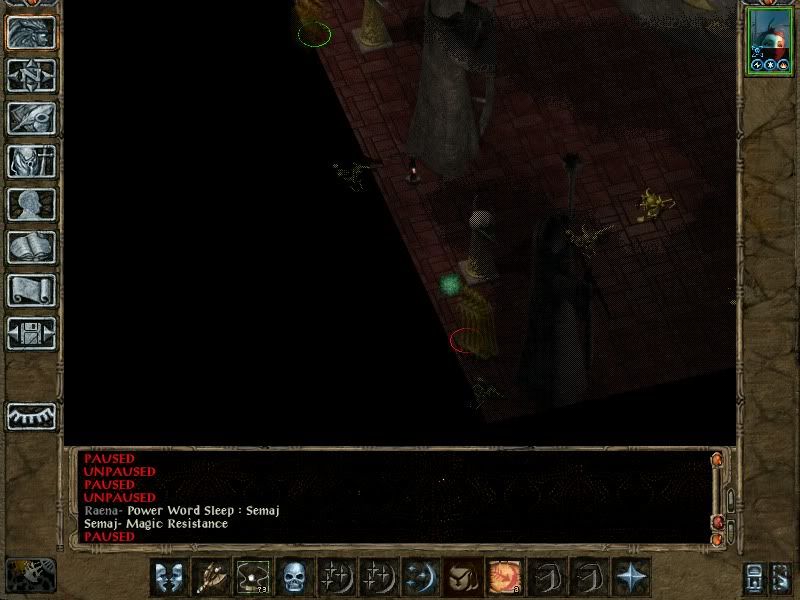The width and height of the screenshot is (800, 600).
Task: Select the flail weapon slot
Action: (x=210, y=577)
